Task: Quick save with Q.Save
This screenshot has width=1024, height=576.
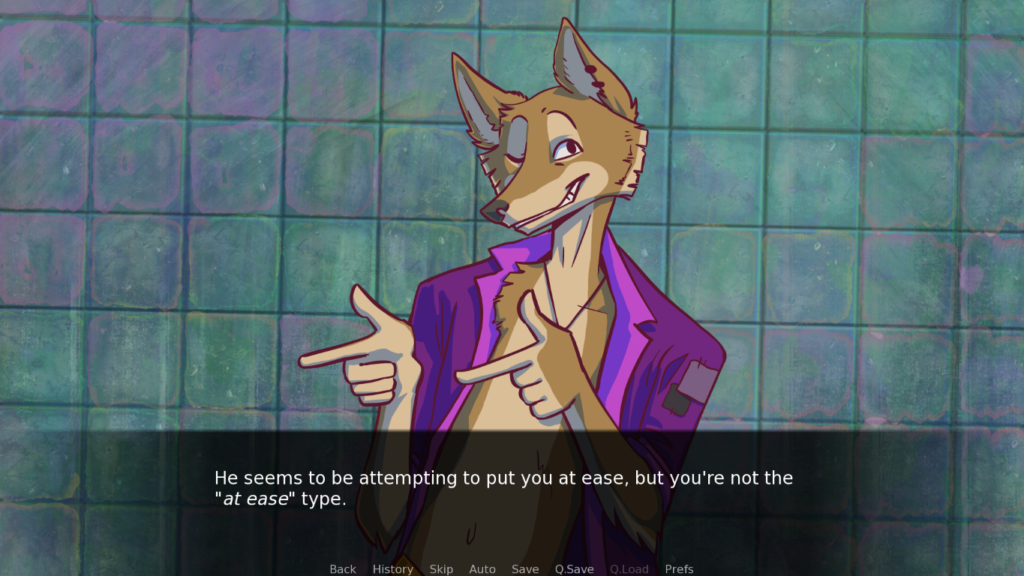Action: [x=574, y=569]
